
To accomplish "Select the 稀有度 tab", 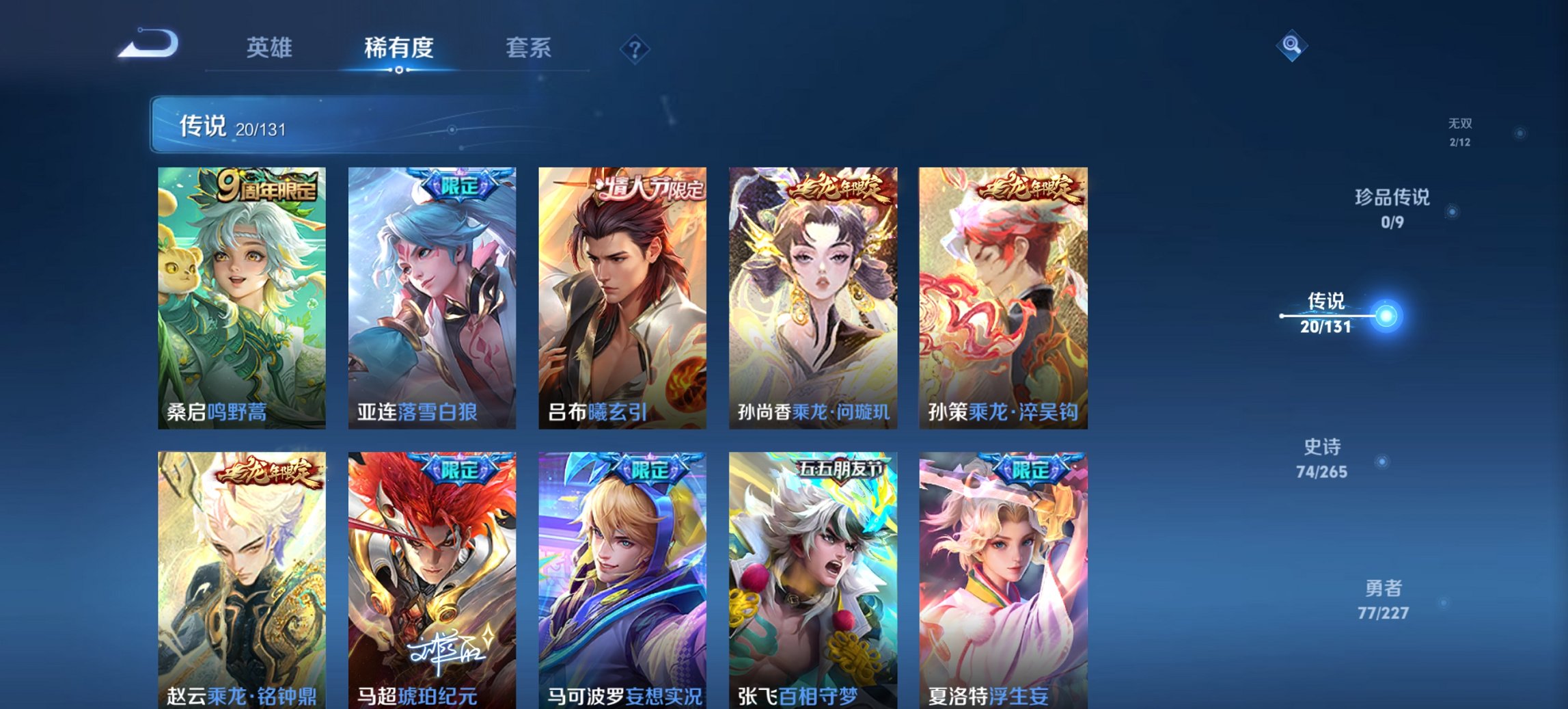I will [x=400, y=48].
